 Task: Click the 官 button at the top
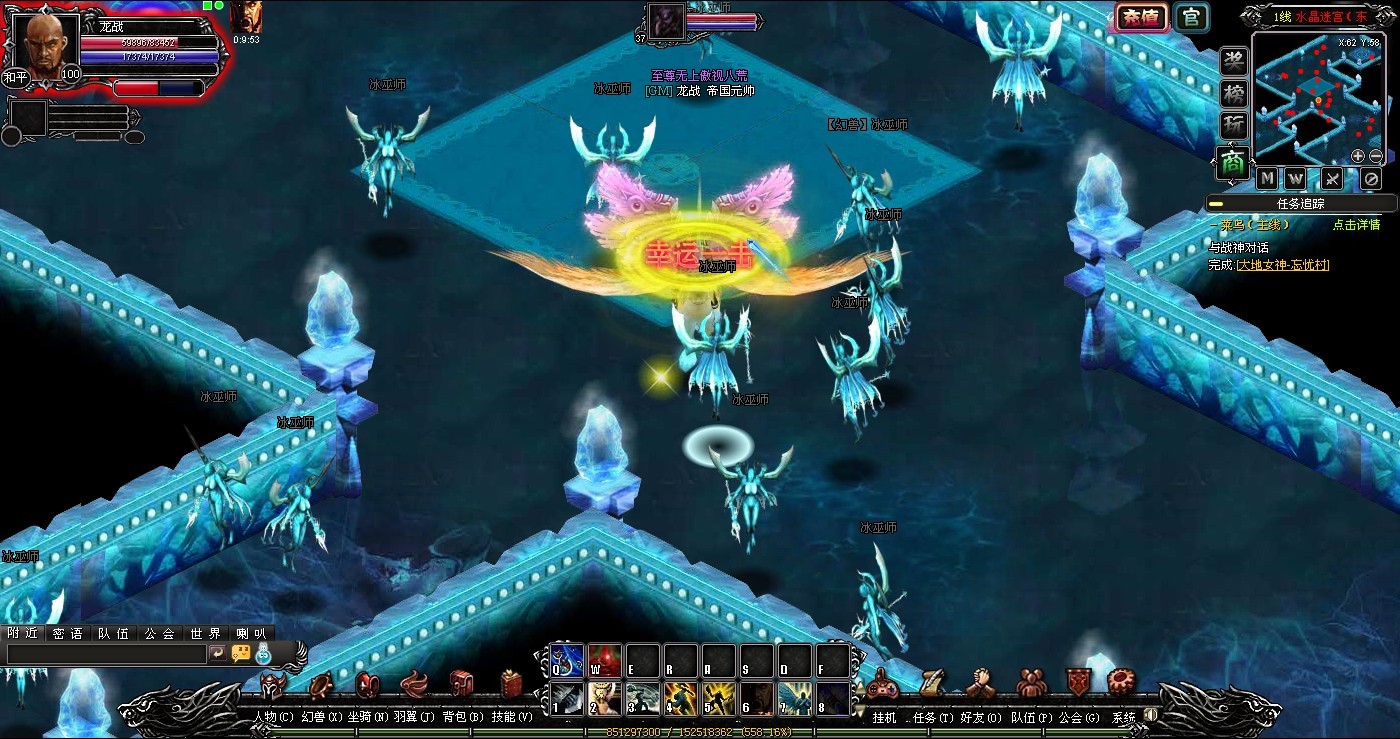click(1191, 18)
